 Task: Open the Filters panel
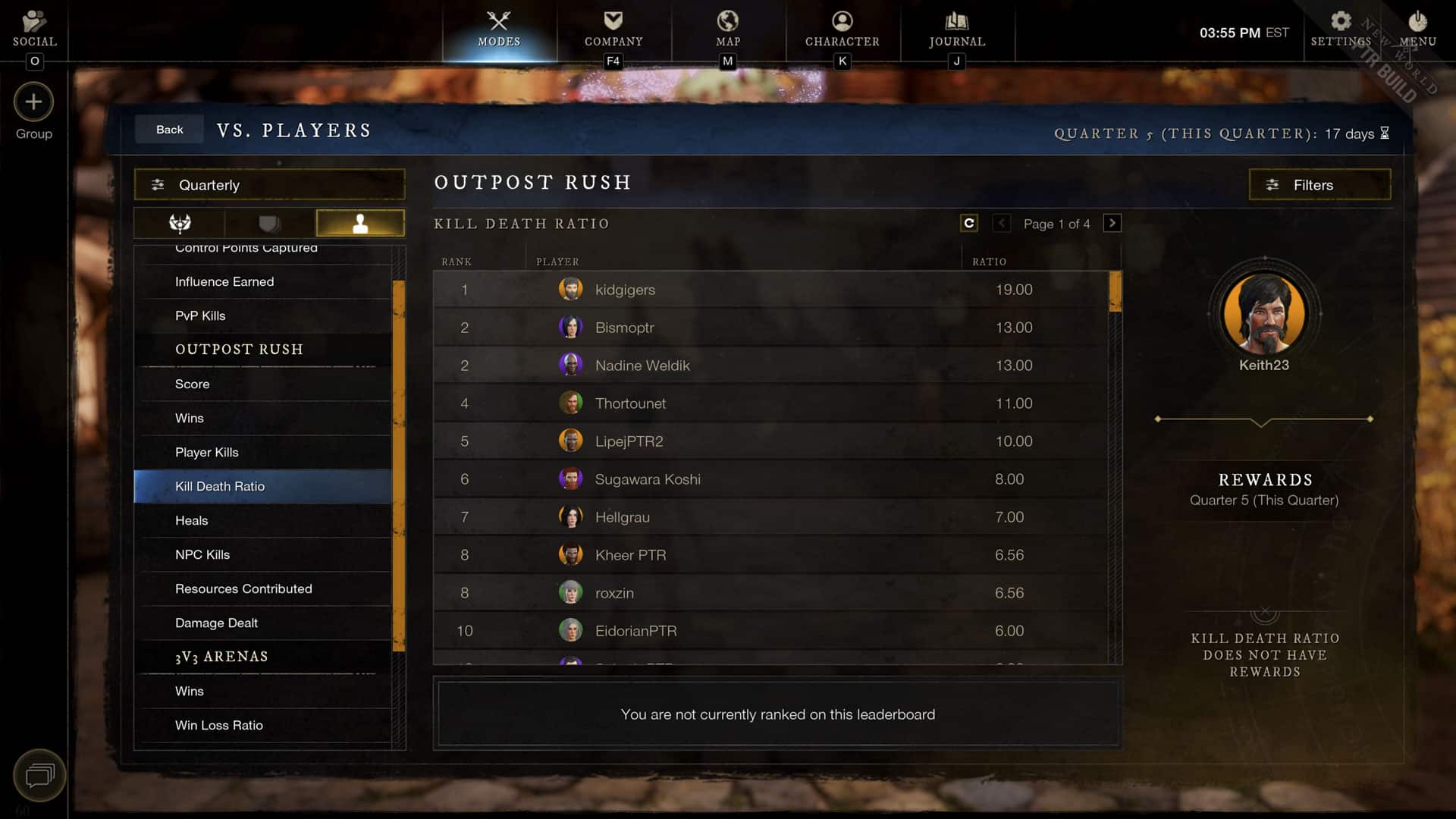click(x=1319, y=184)
